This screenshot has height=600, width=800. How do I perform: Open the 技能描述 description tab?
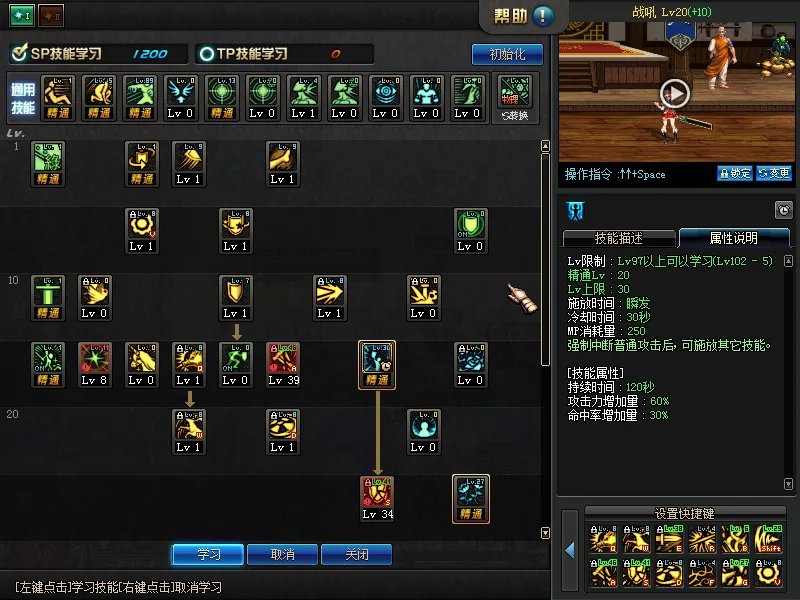point(619,238)
